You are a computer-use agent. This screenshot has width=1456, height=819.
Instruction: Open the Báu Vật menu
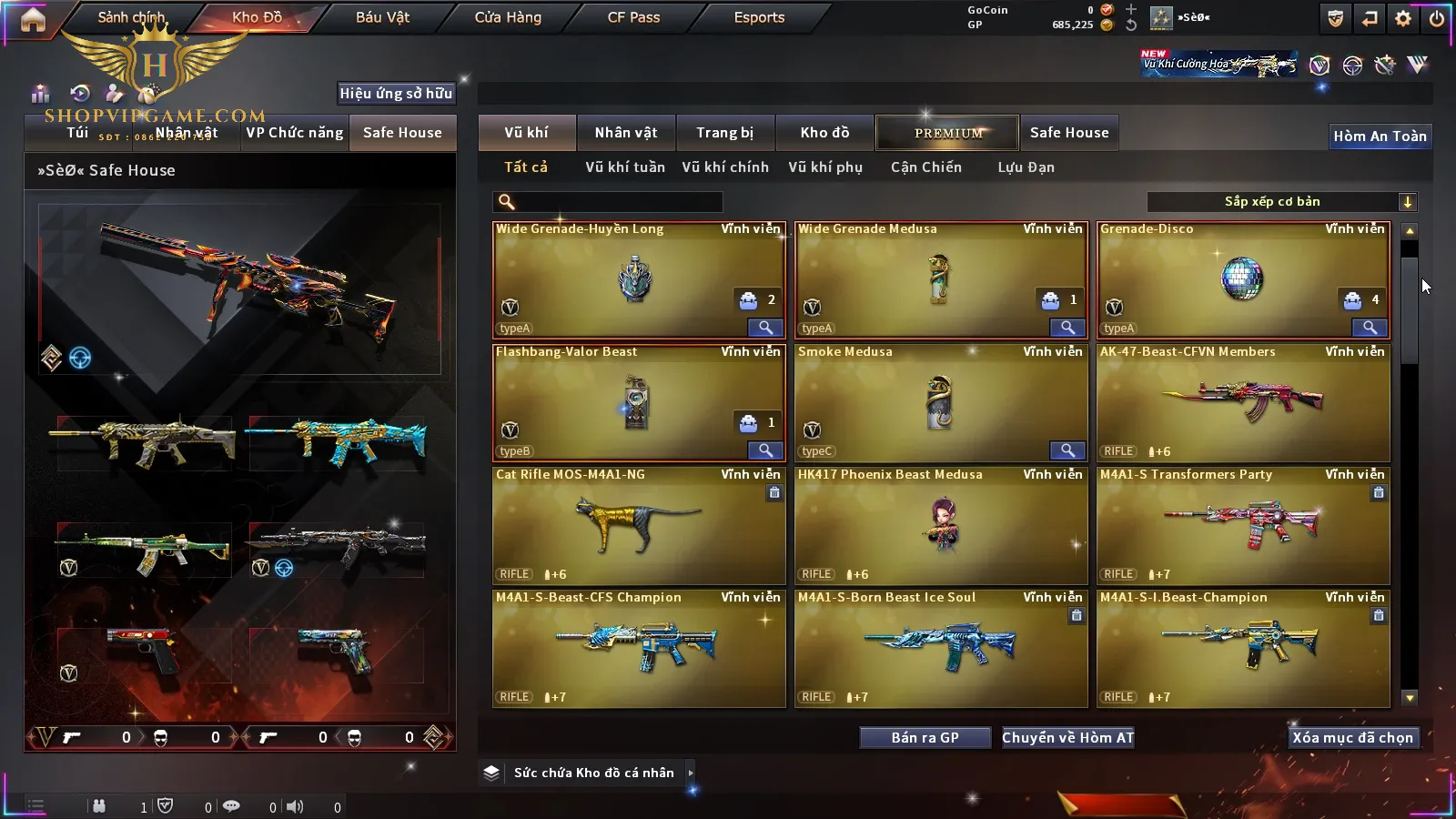[382, 17]
